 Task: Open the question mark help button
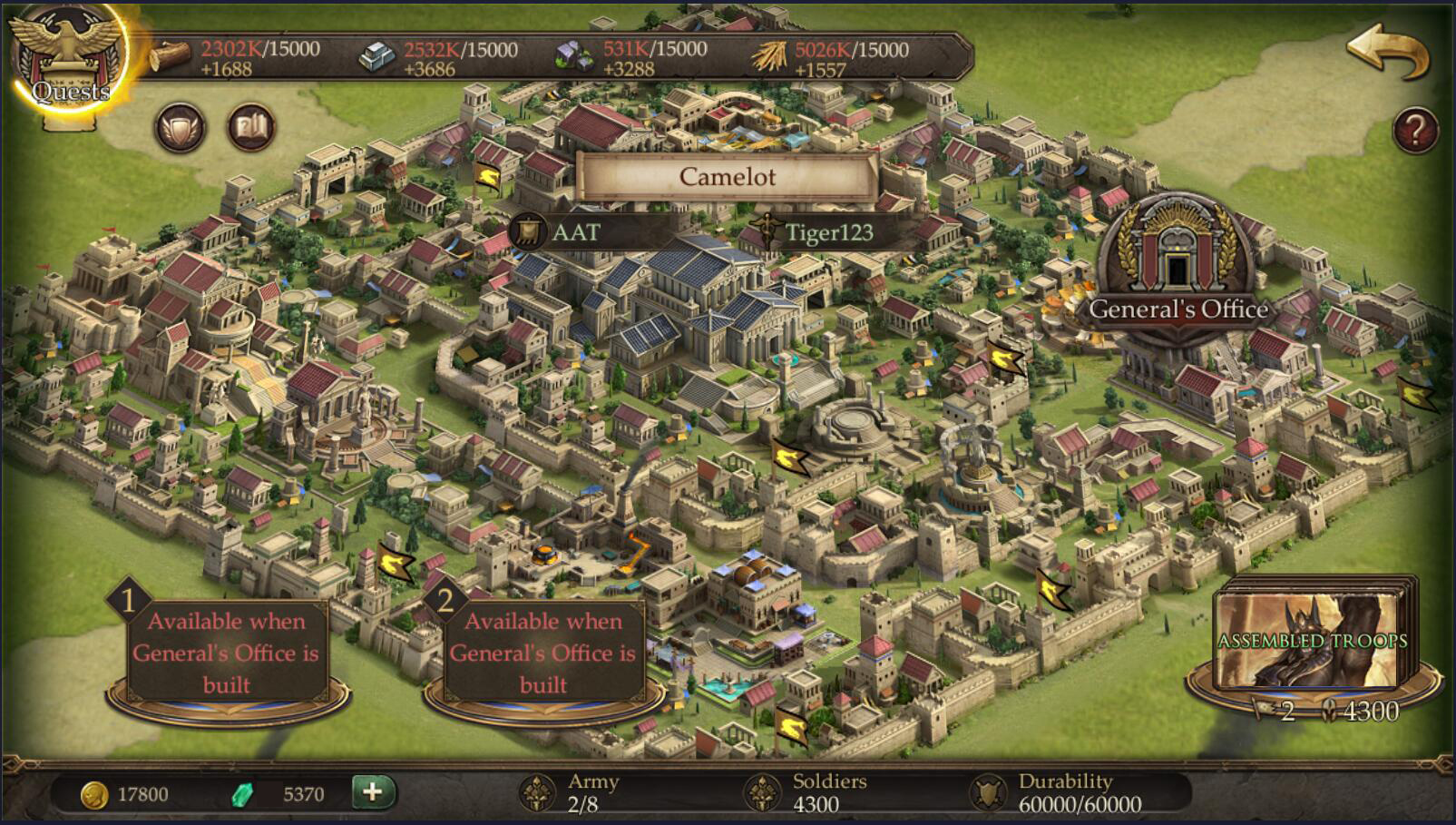1415,131
